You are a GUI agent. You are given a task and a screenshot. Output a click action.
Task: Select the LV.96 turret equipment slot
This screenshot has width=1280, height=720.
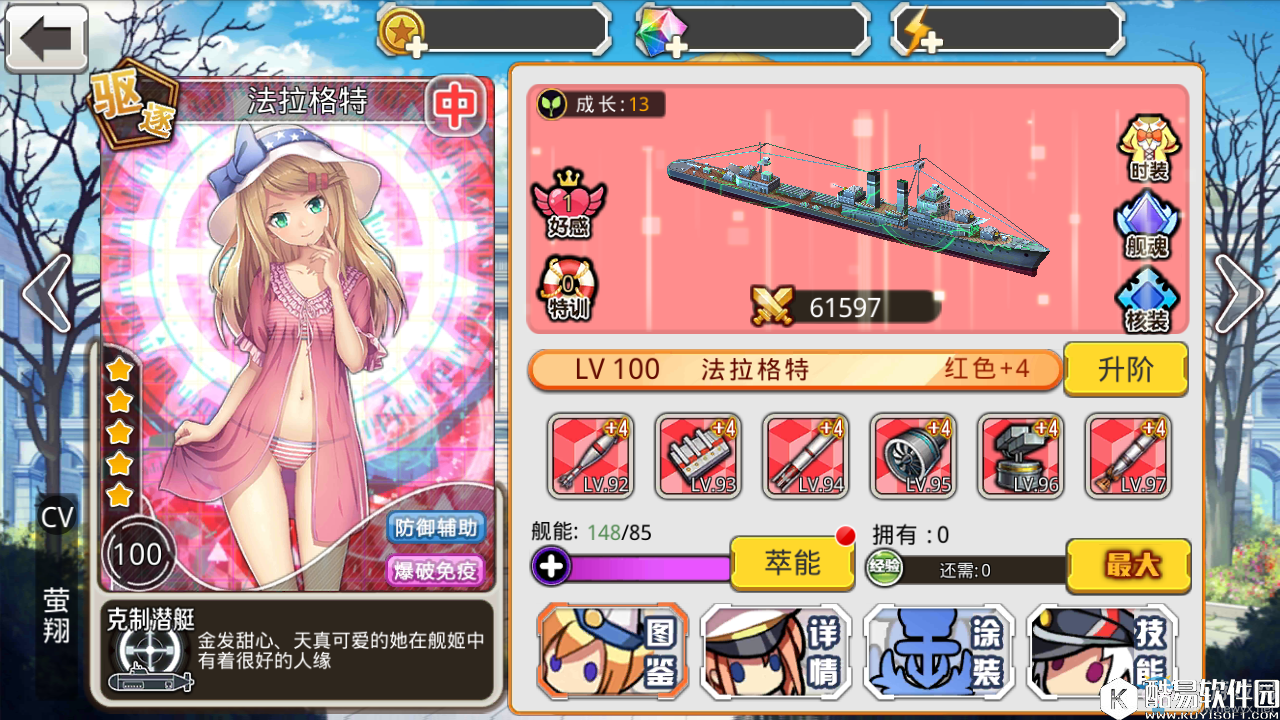click(x=1021, y=456)
